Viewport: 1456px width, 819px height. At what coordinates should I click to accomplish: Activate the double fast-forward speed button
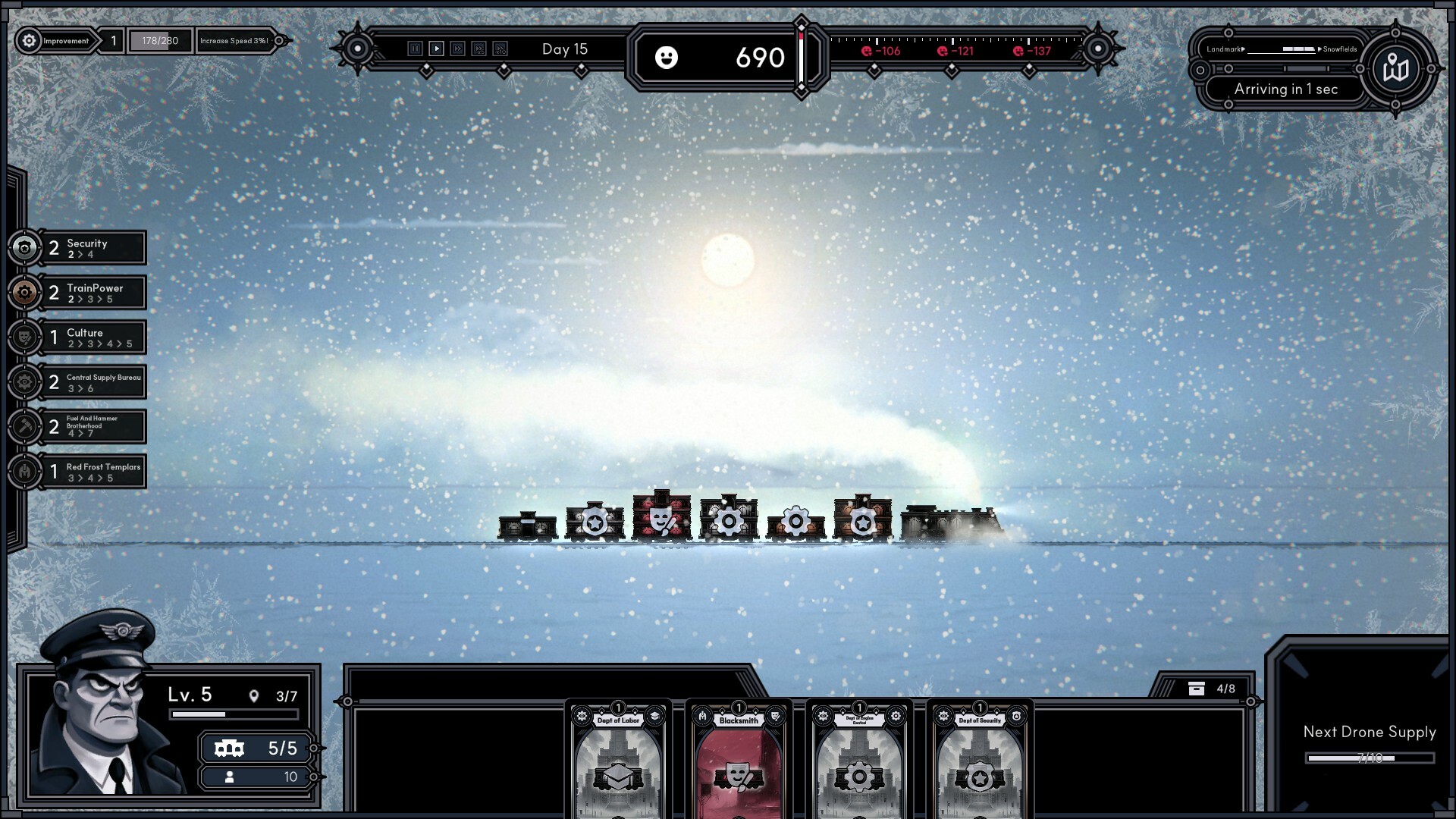click(x=457, y=49)
